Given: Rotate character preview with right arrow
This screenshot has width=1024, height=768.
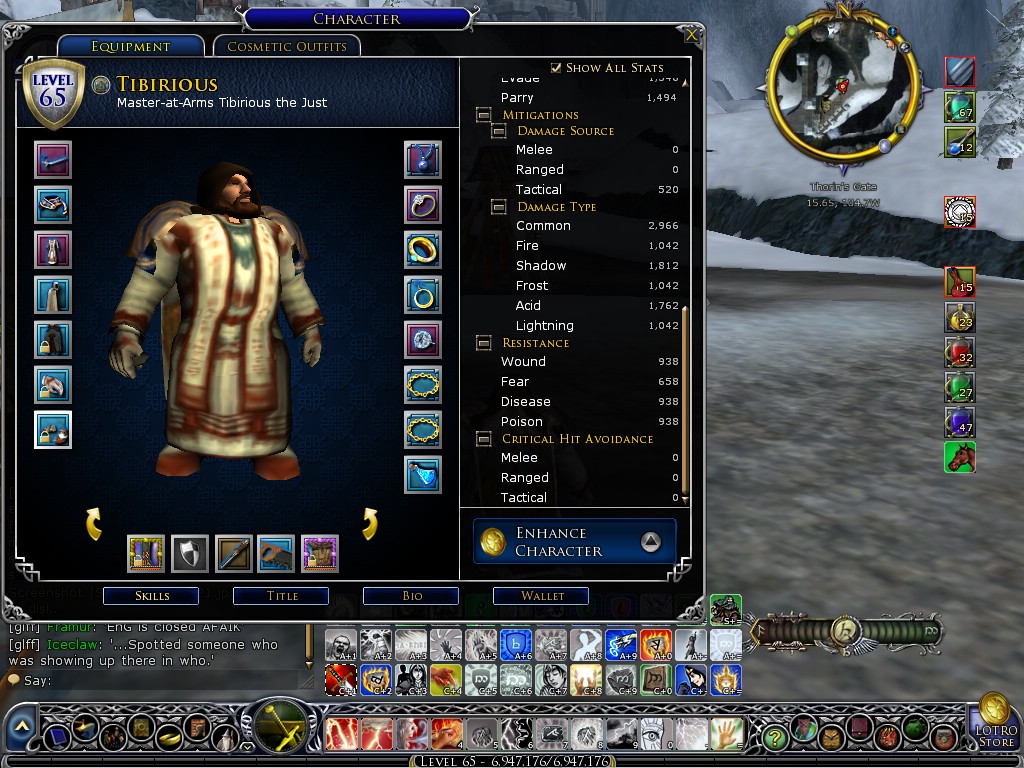Looking at the screenshot, I should pyautogui.click(x=369, y=523).
